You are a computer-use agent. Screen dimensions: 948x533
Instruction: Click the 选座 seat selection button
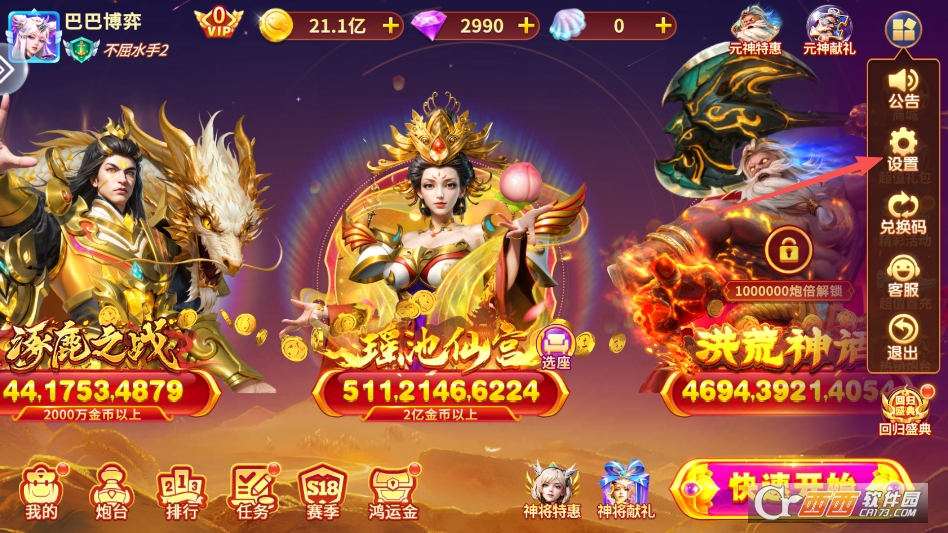[556, 348]
